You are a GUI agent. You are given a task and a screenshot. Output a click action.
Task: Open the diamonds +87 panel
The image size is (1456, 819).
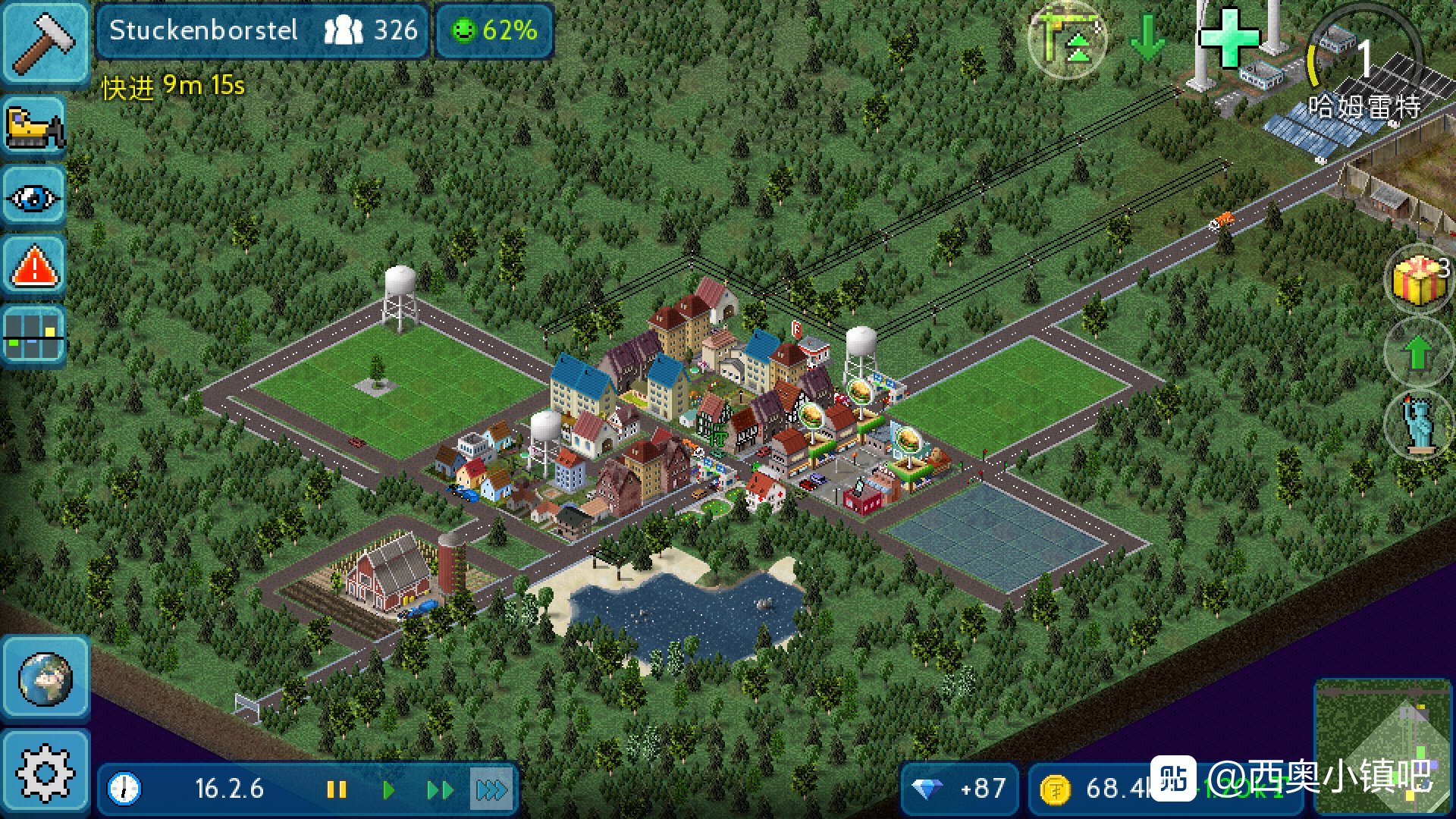tap(960, 789)
